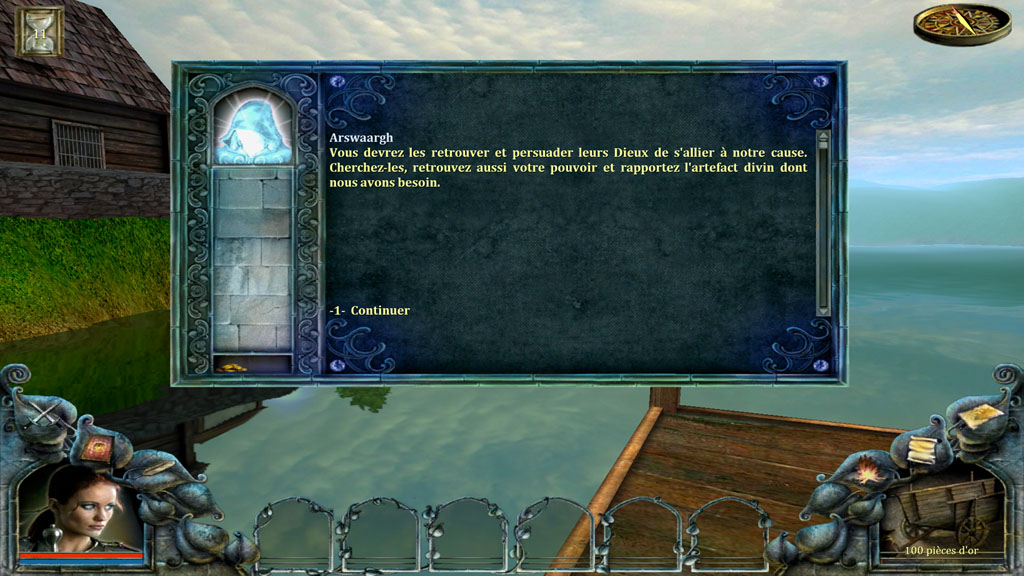Screen dimensions: 1024x576
Task: Click the gold coins under the dialogue portrait
Action: pyautogui.click(x=232, y=368)
